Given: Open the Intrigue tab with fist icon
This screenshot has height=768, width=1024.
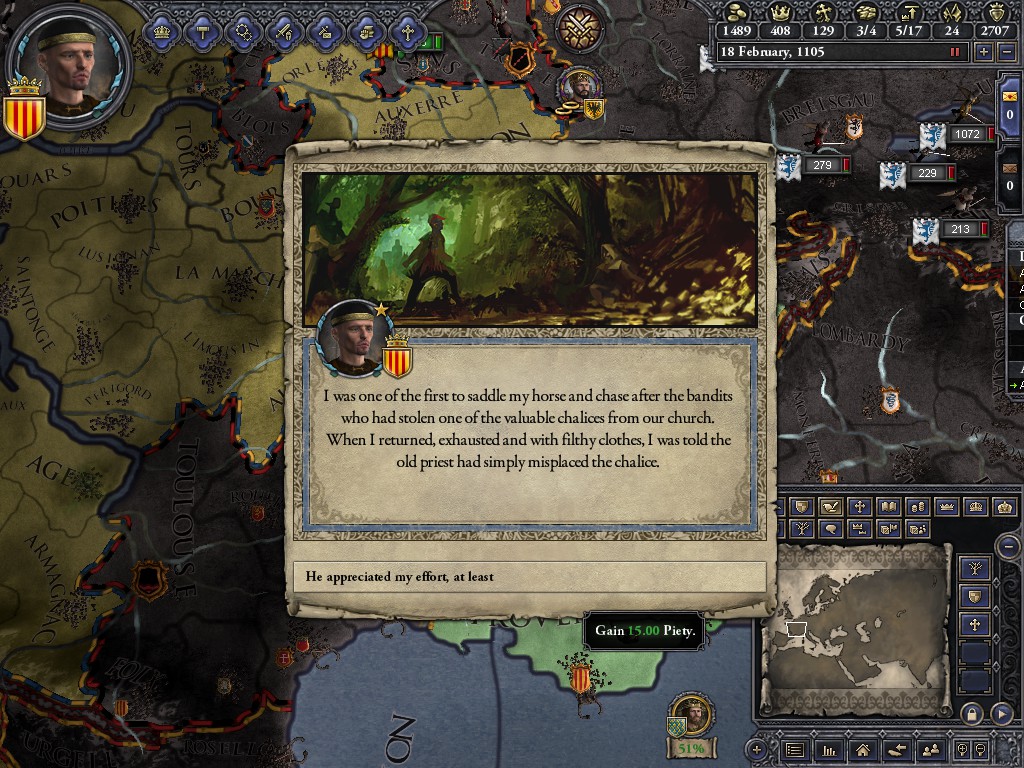Looking at the screenshot, I should [365, 32].
